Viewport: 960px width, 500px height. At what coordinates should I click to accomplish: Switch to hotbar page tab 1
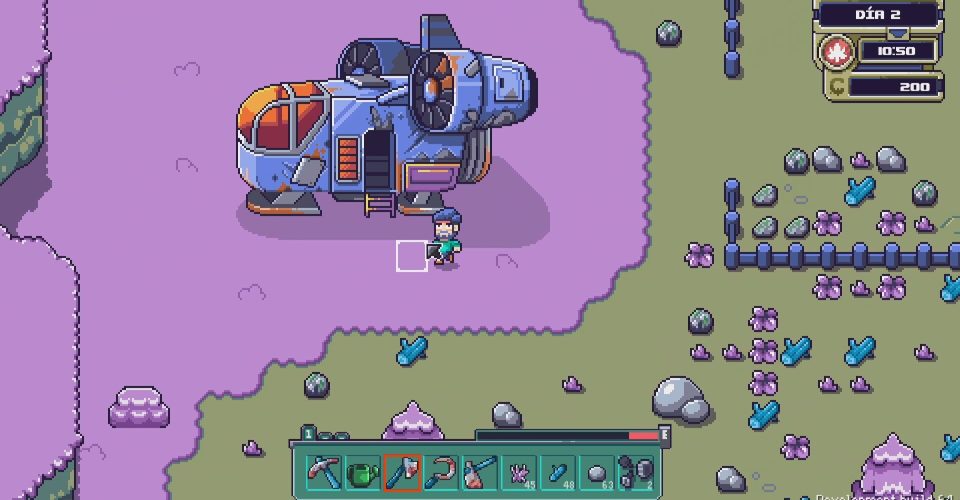click(x=310, y=435)
